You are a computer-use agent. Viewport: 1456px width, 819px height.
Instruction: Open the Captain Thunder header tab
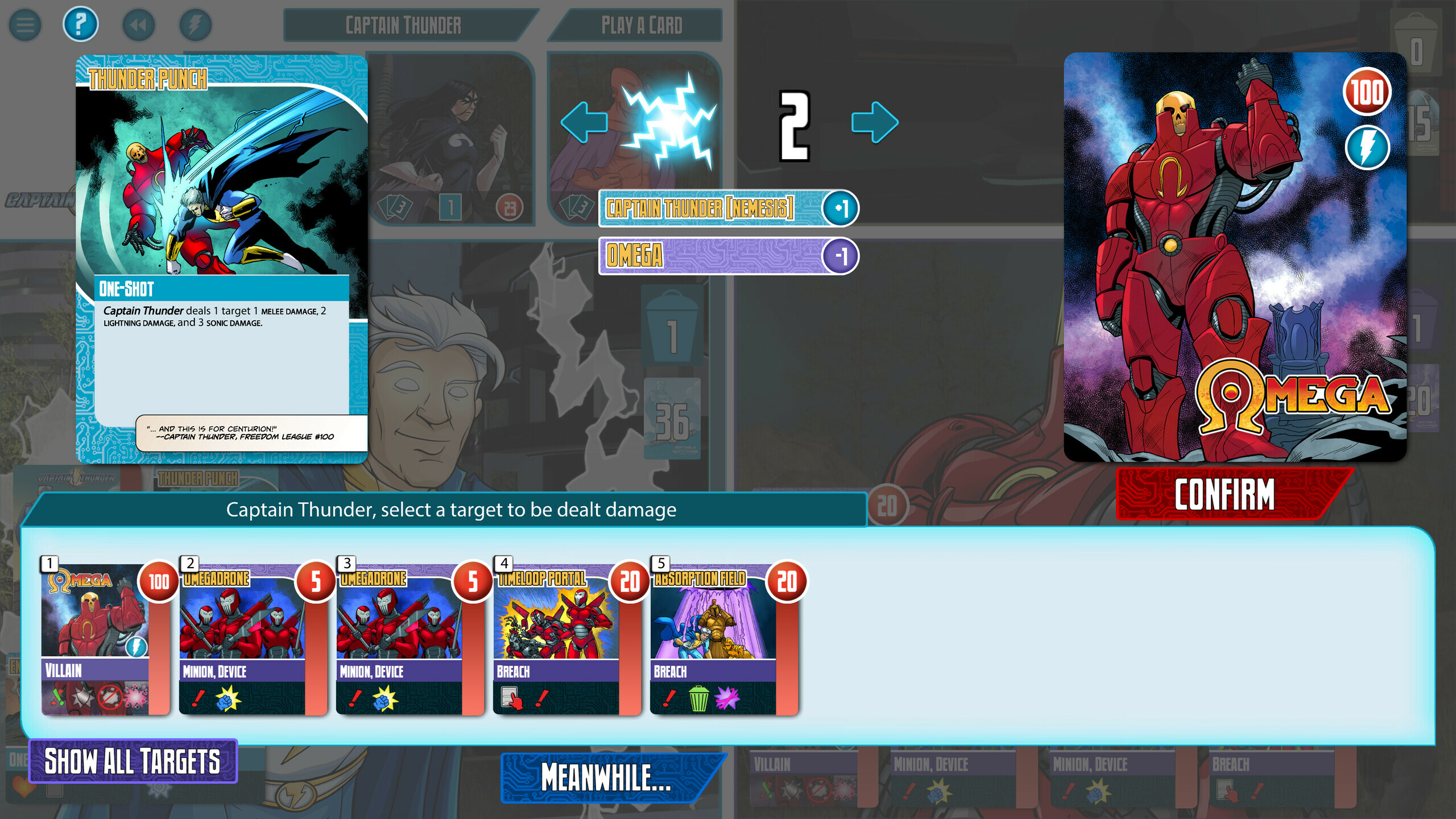tap(402, 24)
